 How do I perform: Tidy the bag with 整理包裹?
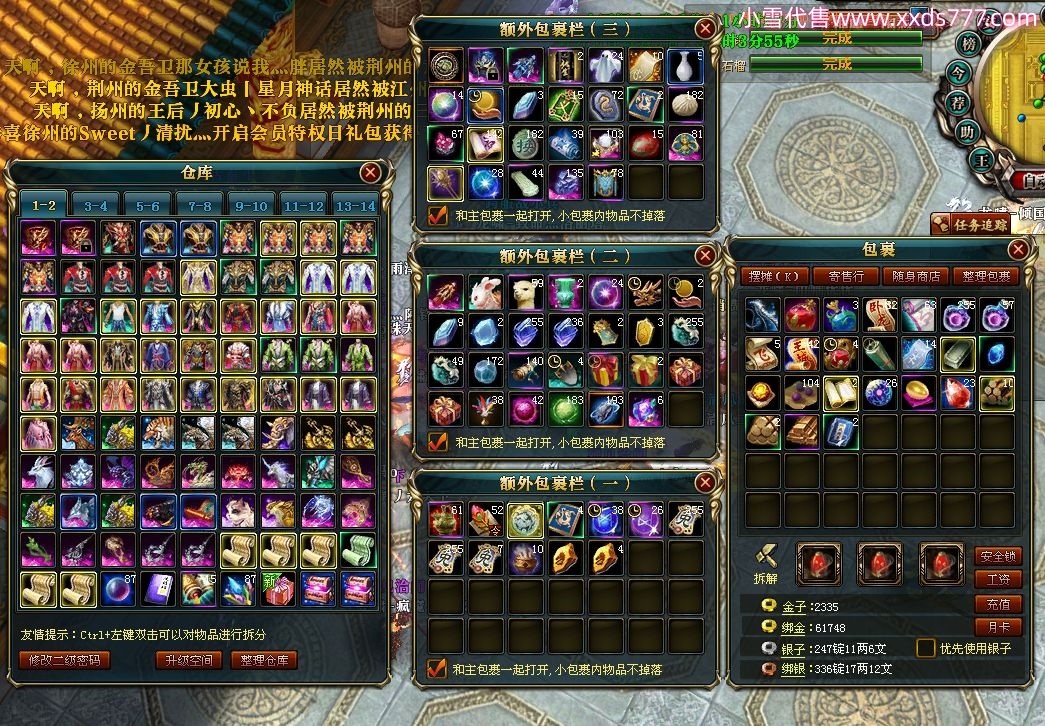pos(984,276)
